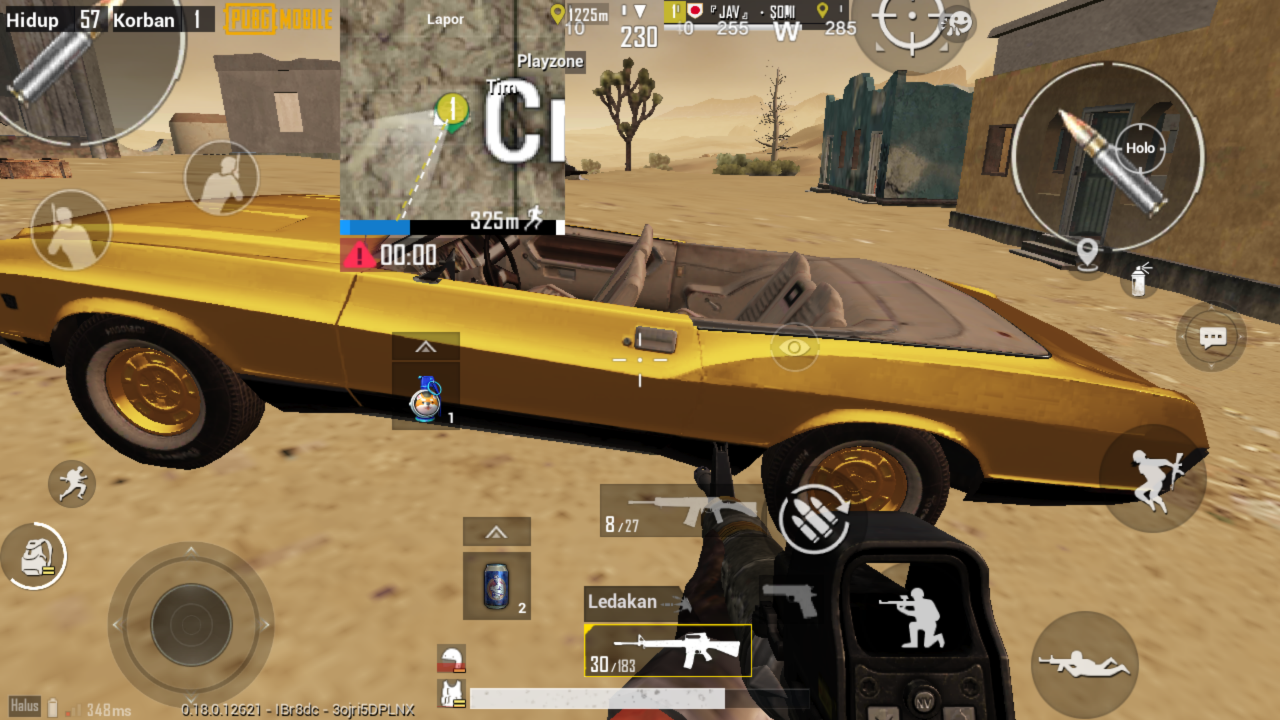
Task: Select the grenade throwable slot
Action: point(426,397)
